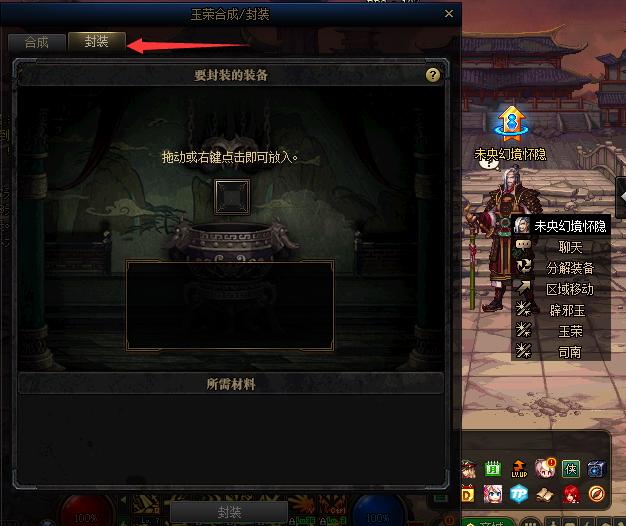
Task: Switch to the 合成 tab
Action: (x=37, y=42)
